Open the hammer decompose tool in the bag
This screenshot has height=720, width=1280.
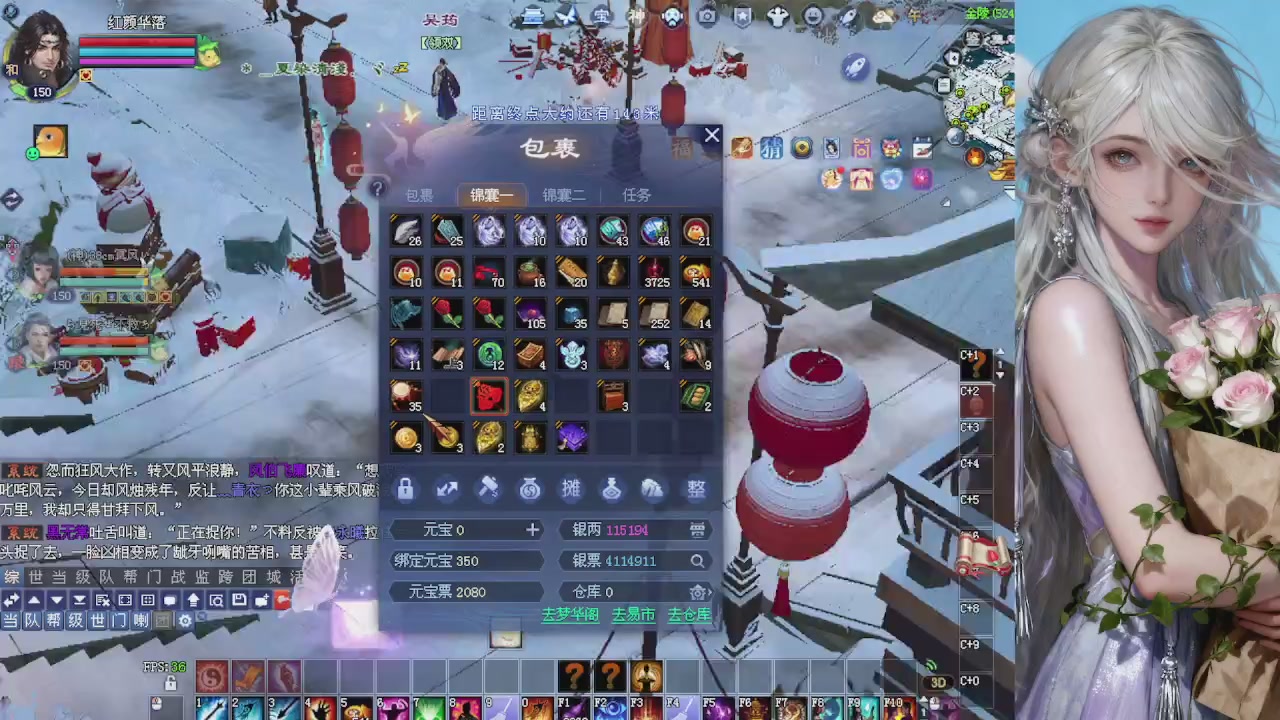pyautogui.click(x=488, y=488)
